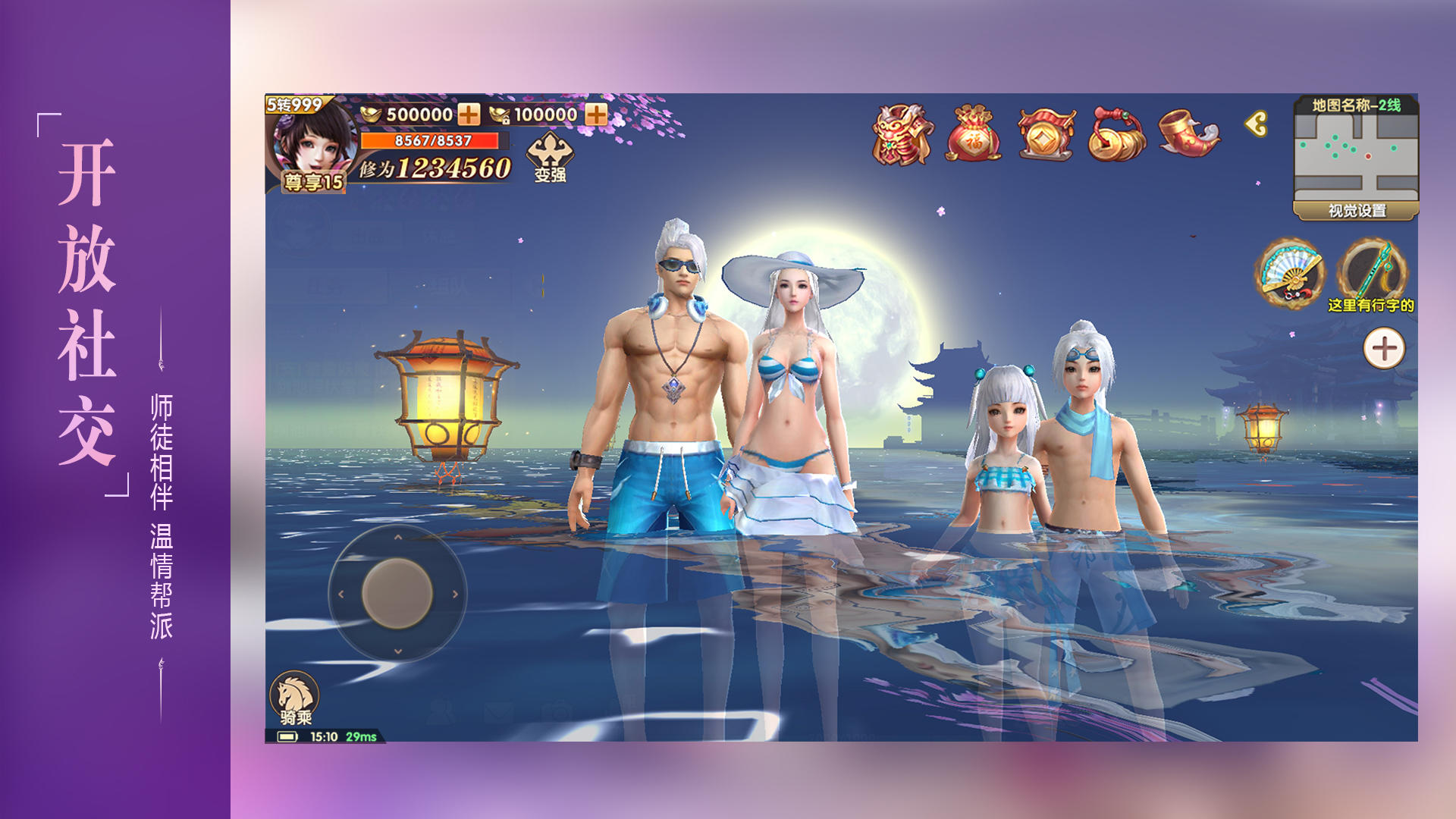Viewport: 1456px width, 819px height.
Task: Open the 视觉设置 visual settings
Action: coord(1357,211)
